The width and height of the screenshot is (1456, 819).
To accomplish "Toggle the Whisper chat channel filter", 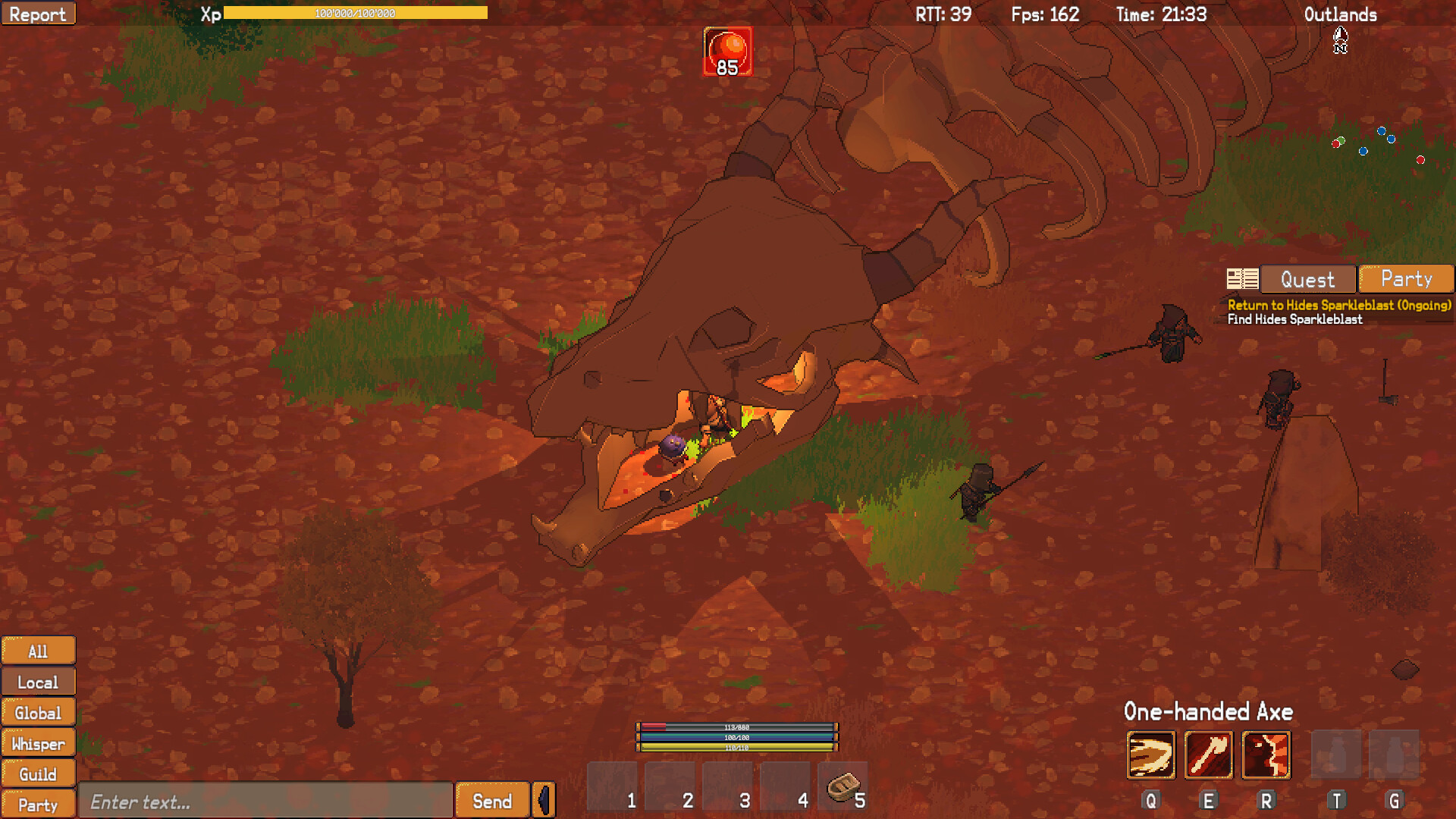I will (38, 743).
